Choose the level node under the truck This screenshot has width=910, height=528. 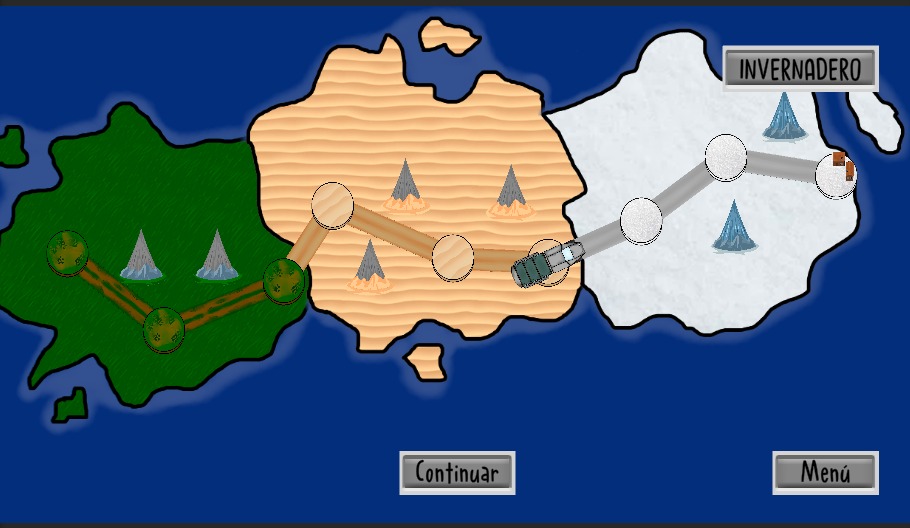tap(546, 262)
